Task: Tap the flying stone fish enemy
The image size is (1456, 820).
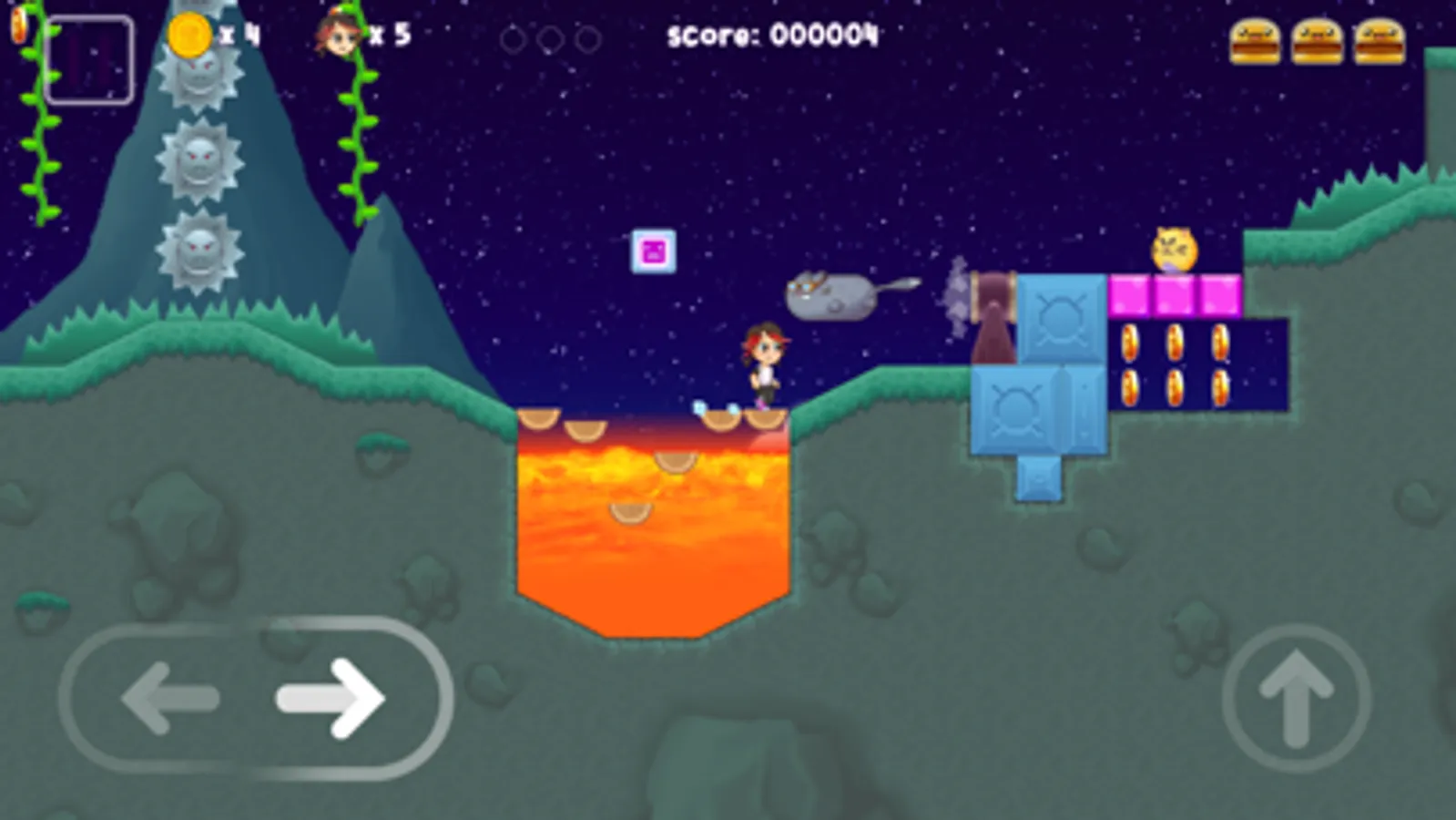Action: click(x=829, y=296)
